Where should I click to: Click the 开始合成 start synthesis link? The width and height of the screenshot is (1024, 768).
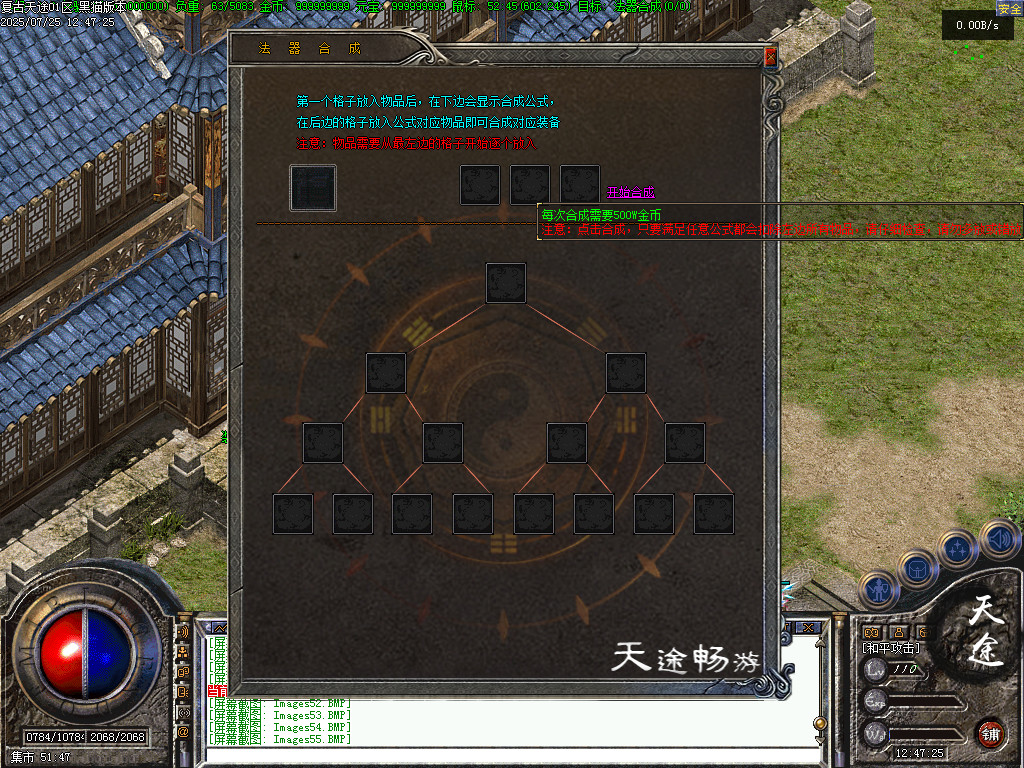click(x=630, y=192)
